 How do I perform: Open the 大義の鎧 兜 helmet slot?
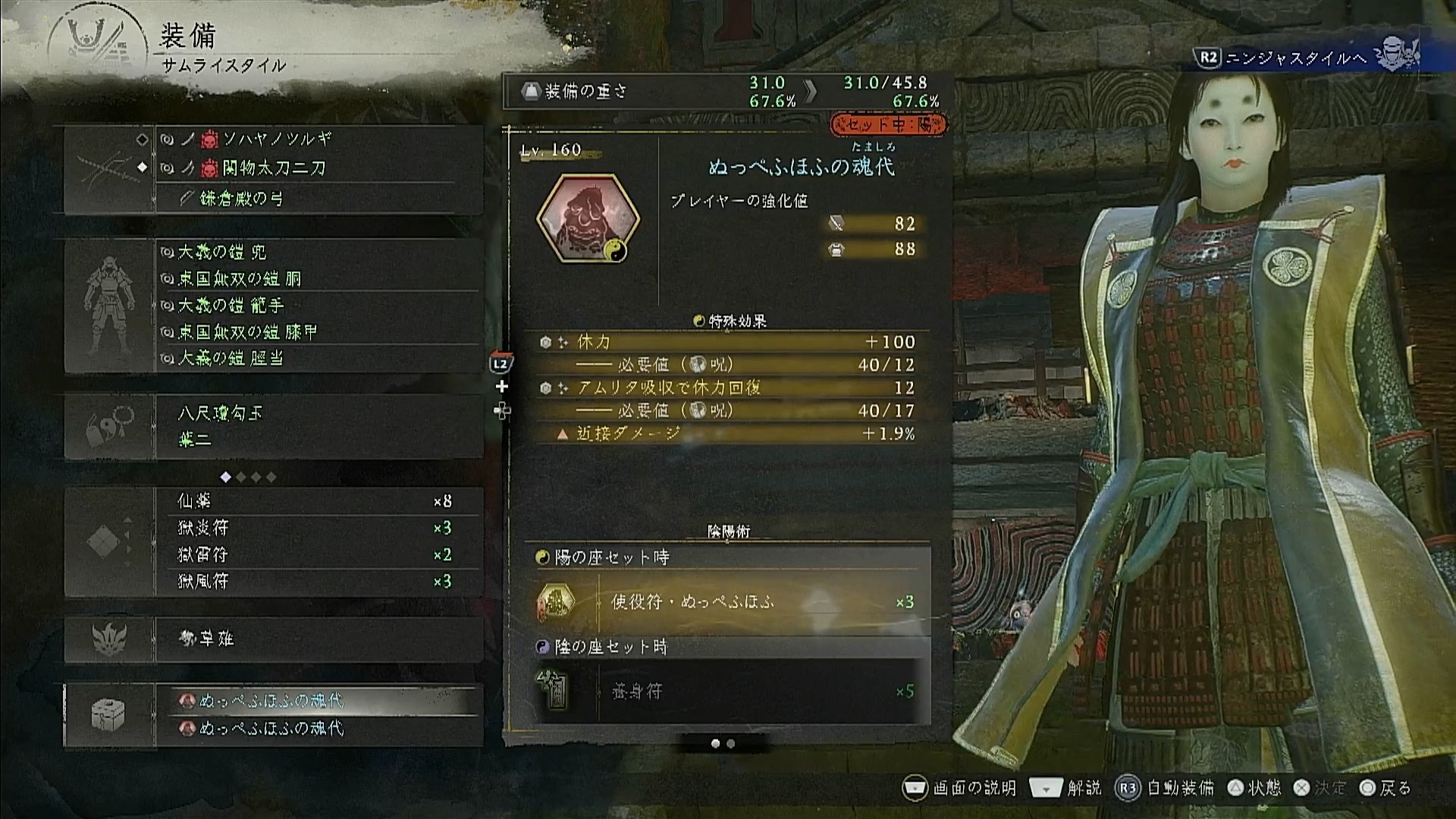(221, 252)
